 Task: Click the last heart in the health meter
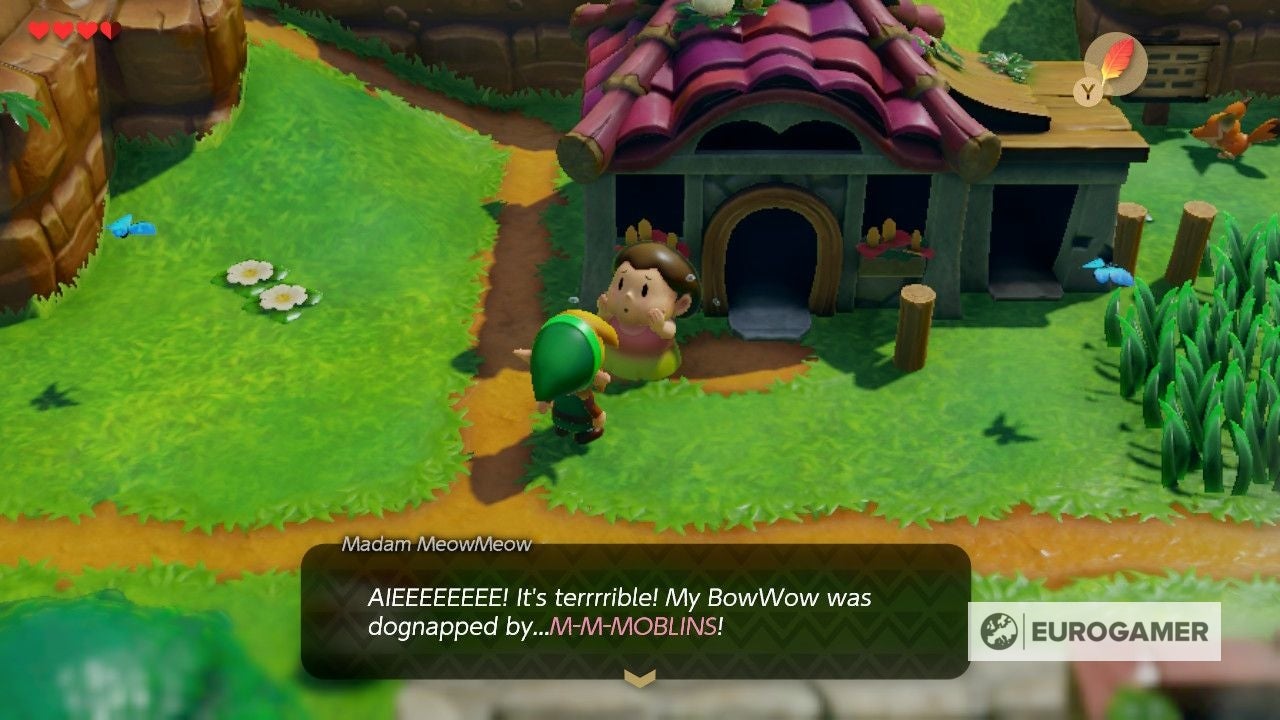tap(110, 29)
